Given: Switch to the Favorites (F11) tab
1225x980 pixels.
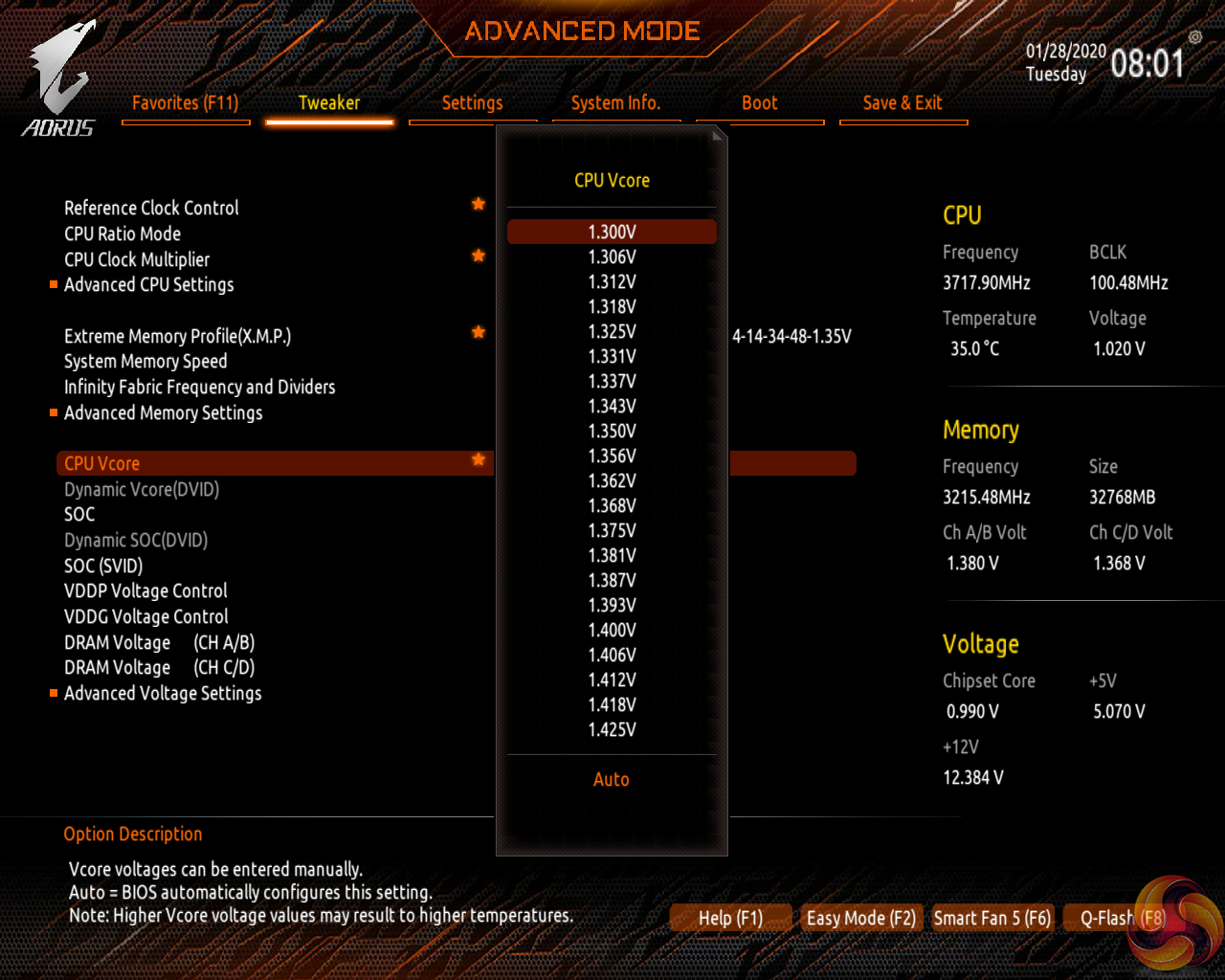Looking at the screenshot, I should pyautogui.click(x=186, y=103).
